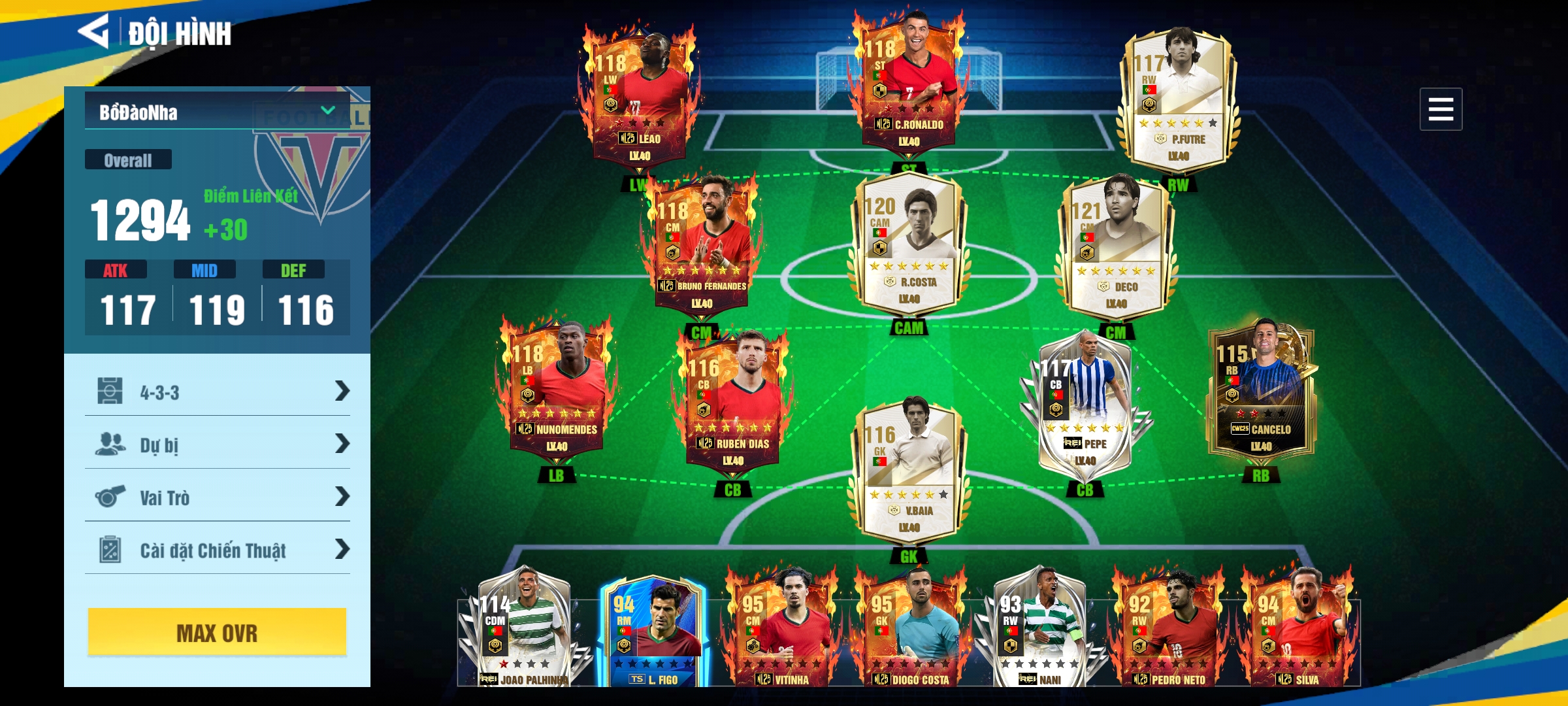Tap the yellow MAX OVR button
This screenshot has width=1568, height=706.
(218, 632)
